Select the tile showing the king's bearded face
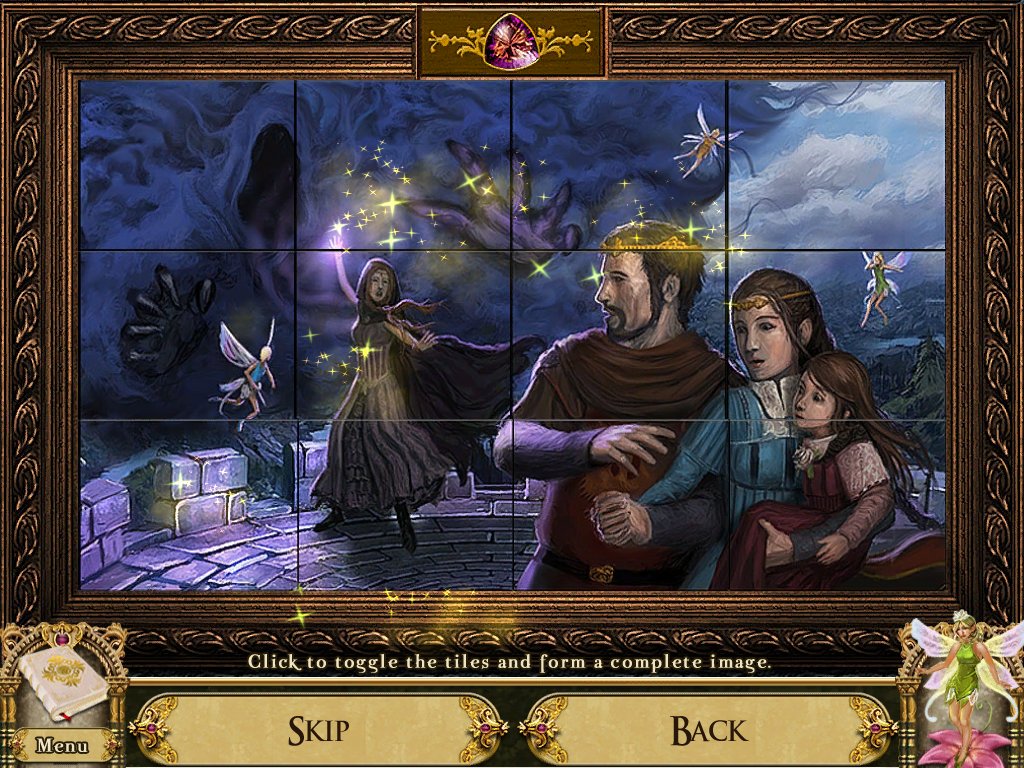 (x=620, y=335)
